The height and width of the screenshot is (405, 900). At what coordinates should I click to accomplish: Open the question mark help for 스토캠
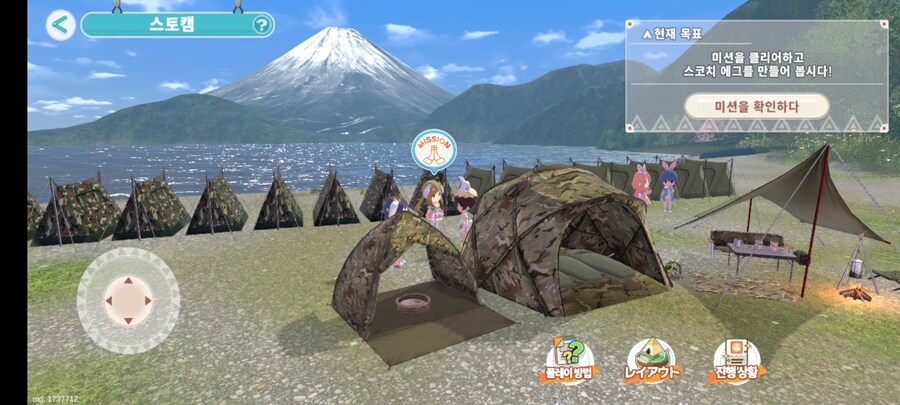pyautogui.click(x=262, y=25)
